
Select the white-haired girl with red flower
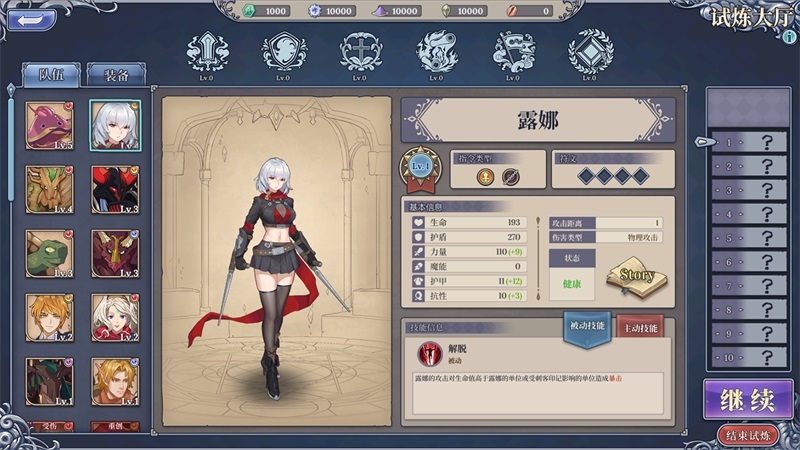point(115,318)
